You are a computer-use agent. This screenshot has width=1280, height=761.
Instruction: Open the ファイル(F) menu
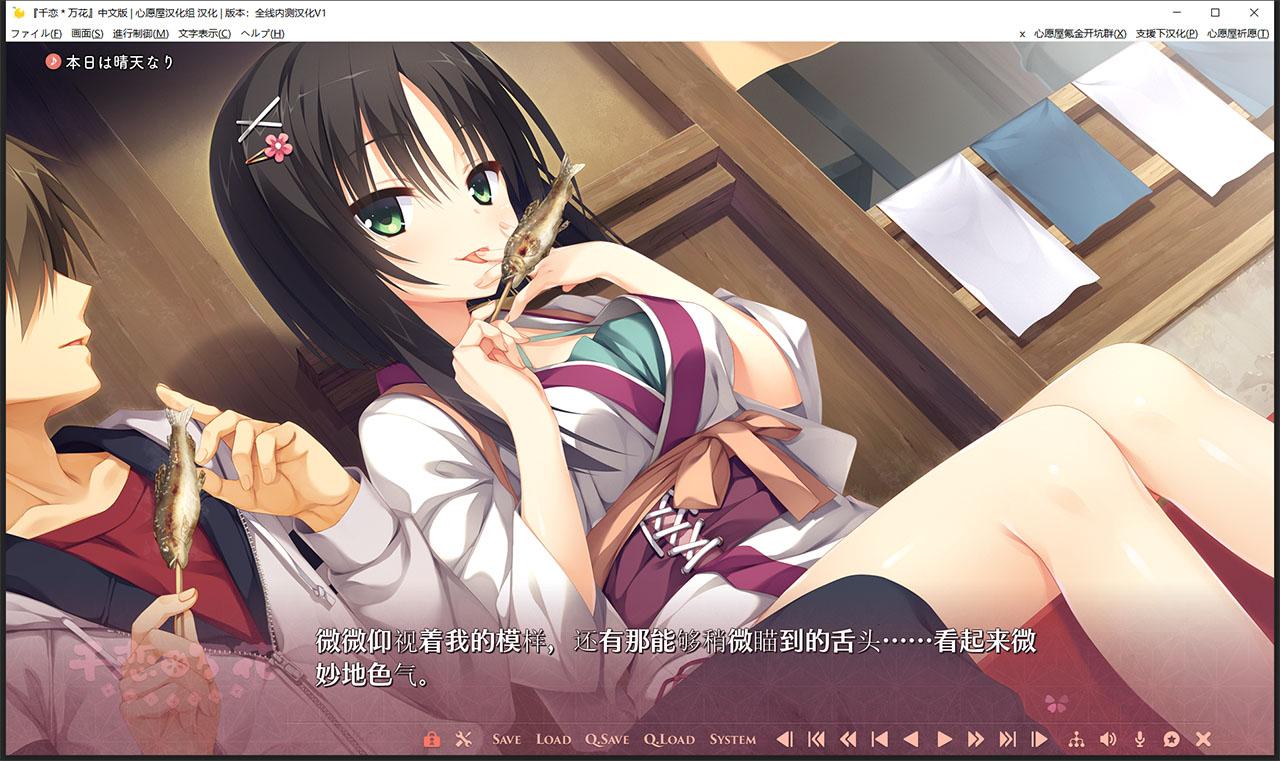coord(35,33)
